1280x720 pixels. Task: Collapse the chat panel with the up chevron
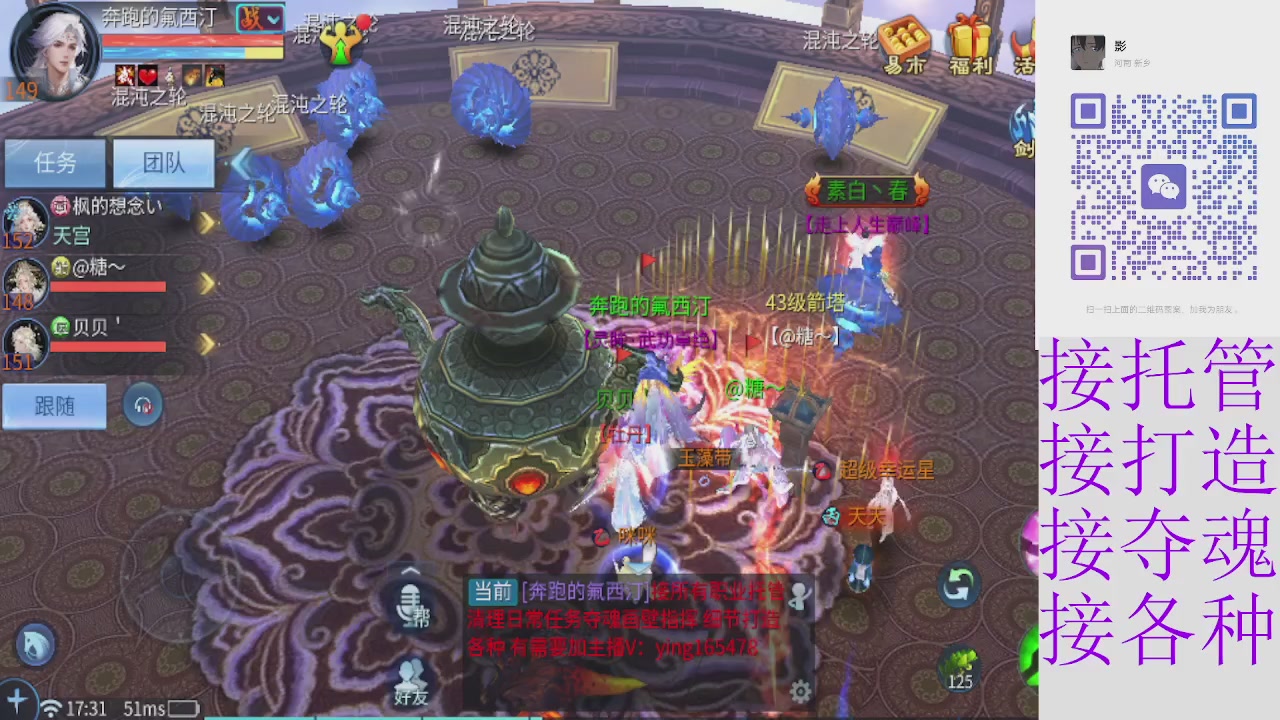(x=410, y=568)
